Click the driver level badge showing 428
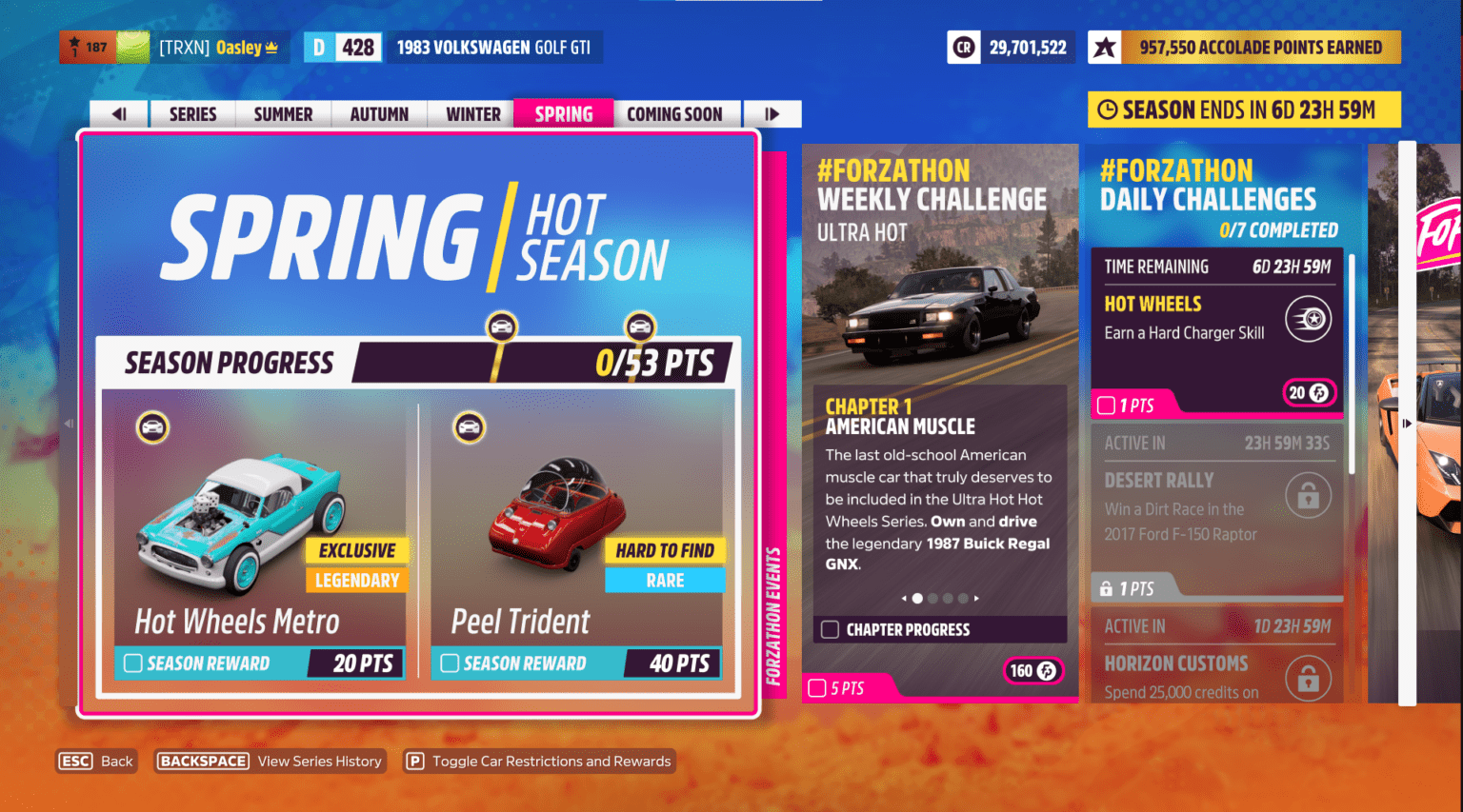The width and height of the screenshot is (1463, 812). tap(342, 46)
